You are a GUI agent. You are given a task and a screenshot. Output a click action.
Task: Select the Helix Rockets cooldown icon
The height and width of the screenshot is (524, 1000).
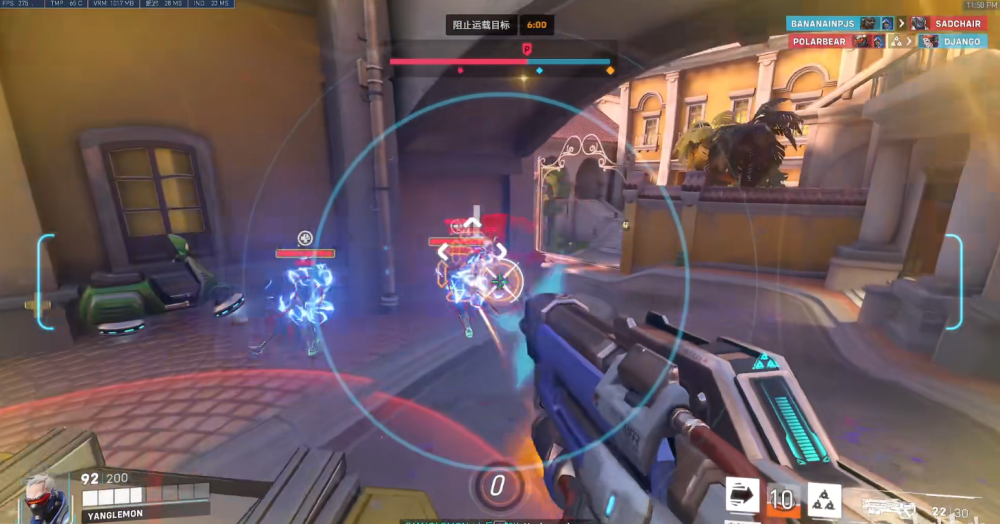click(782, 498)
